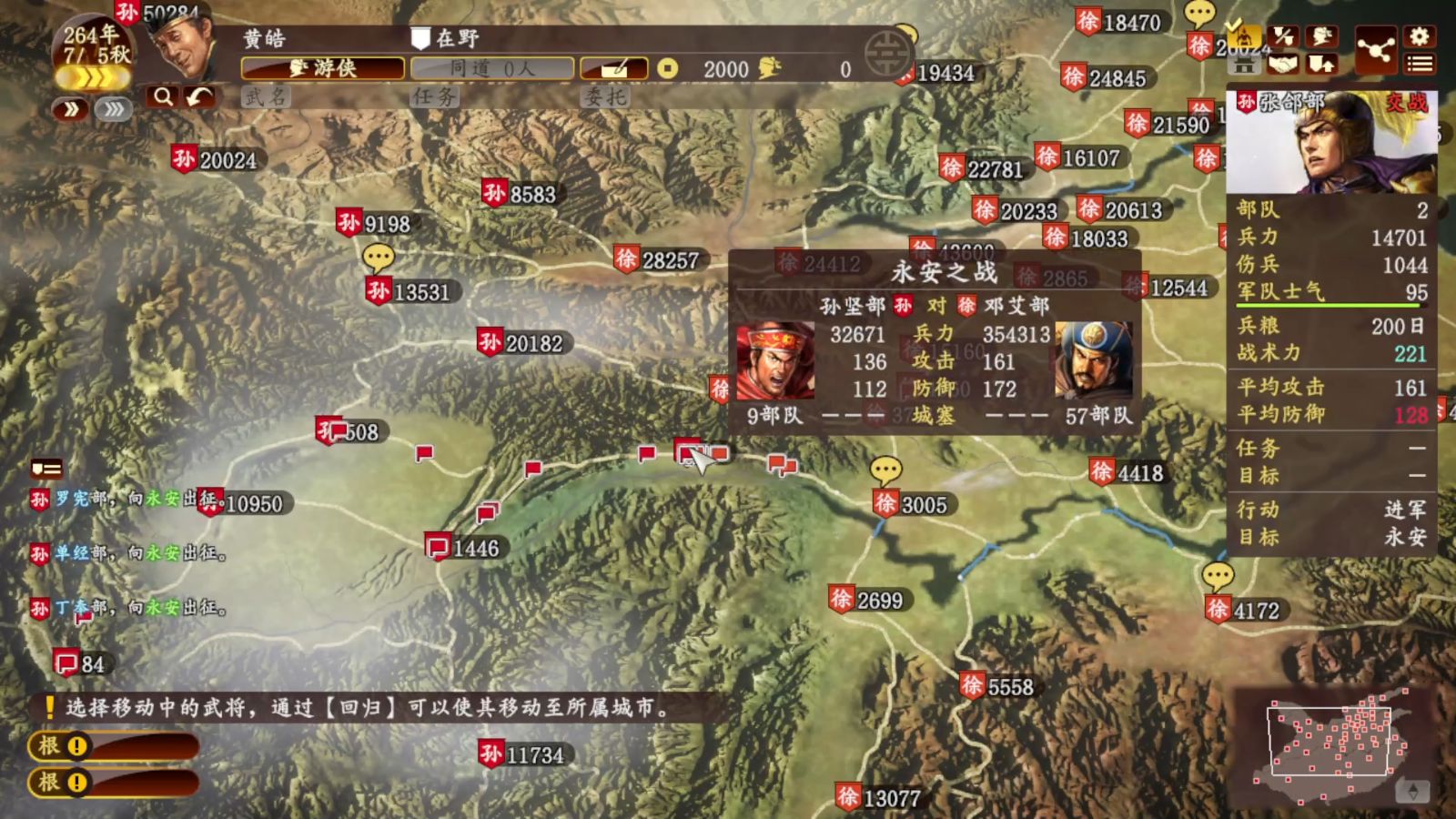Click the grey triple-arrow fast-forward button
This screenshot has height=819, width=1456.
[x=113, y=110]
